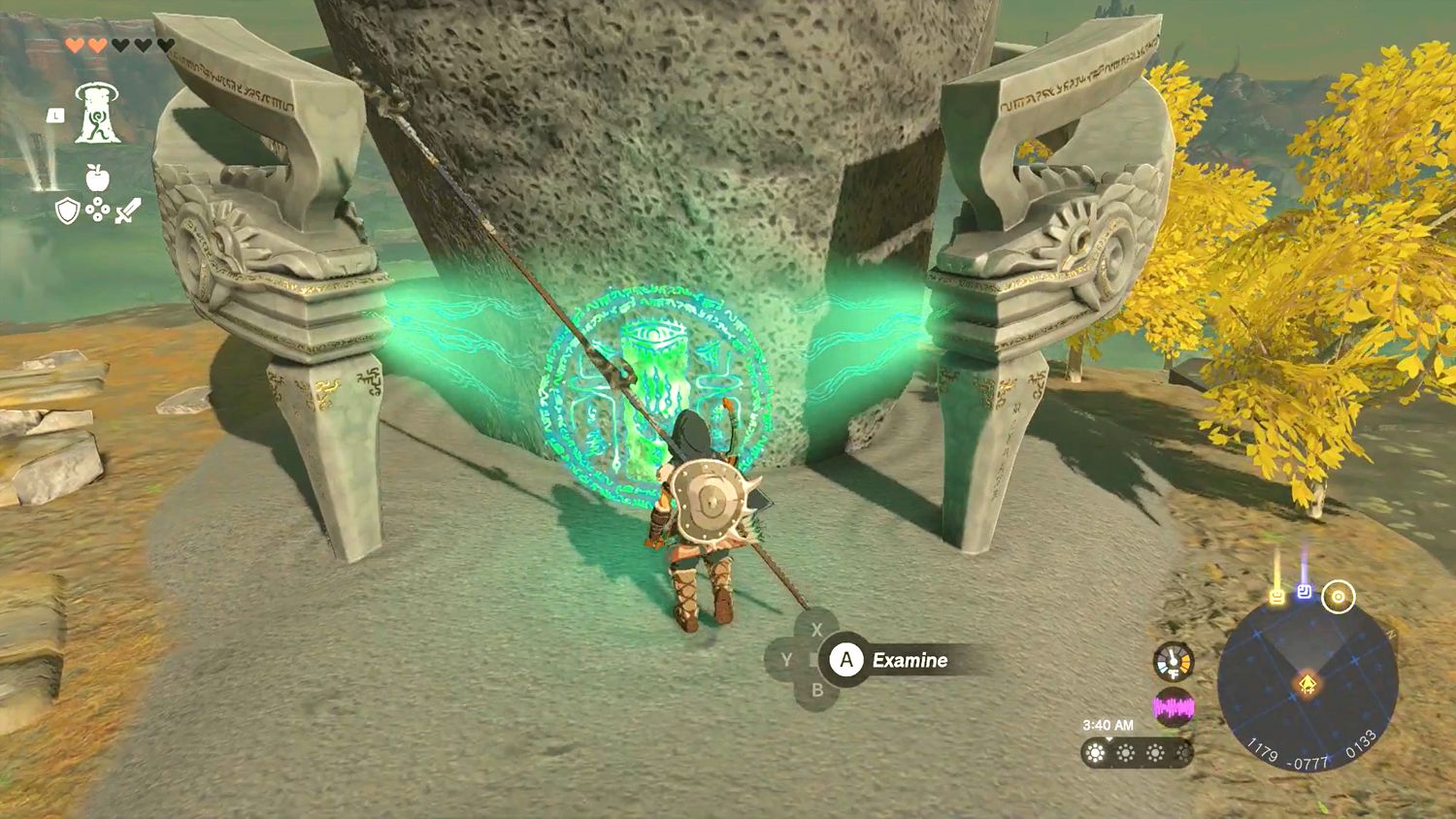Open the sword weapon quick-select icon
The image size is (1456, 819).
coord(128,211)
